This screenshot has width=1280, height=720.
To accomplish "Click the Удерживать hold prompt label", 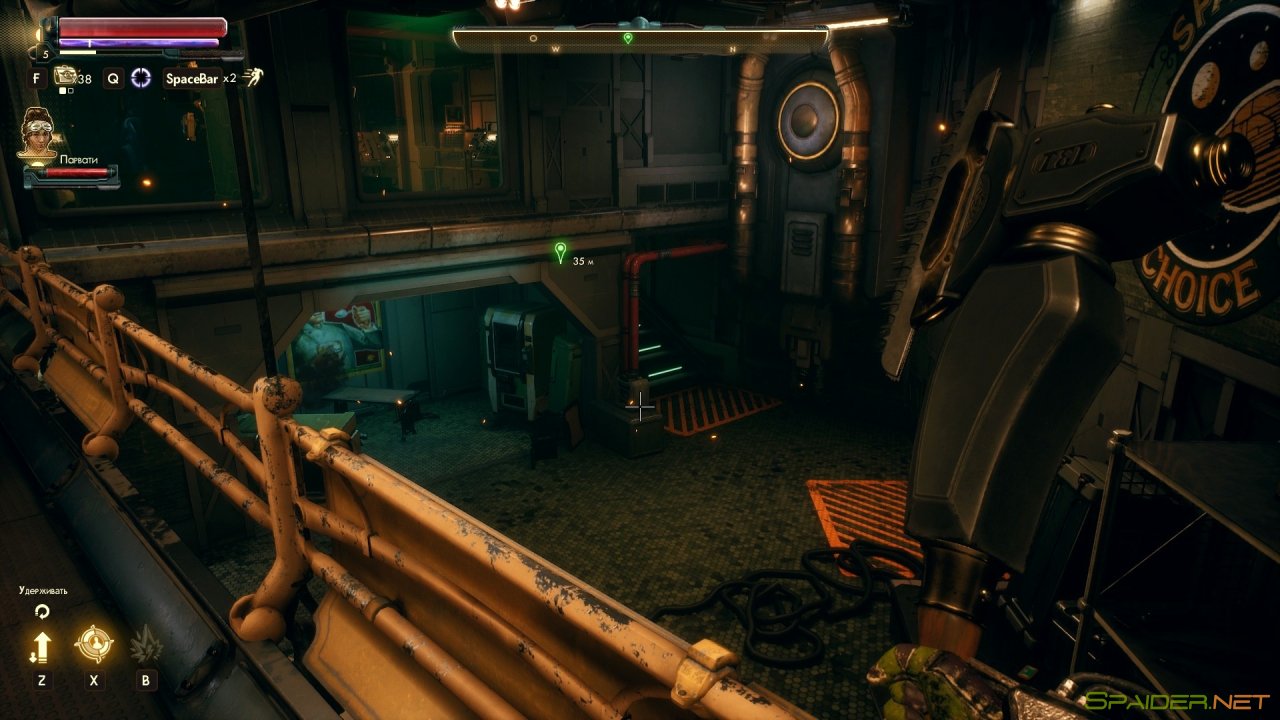I will pyautogui.click(x=42, y=590).
